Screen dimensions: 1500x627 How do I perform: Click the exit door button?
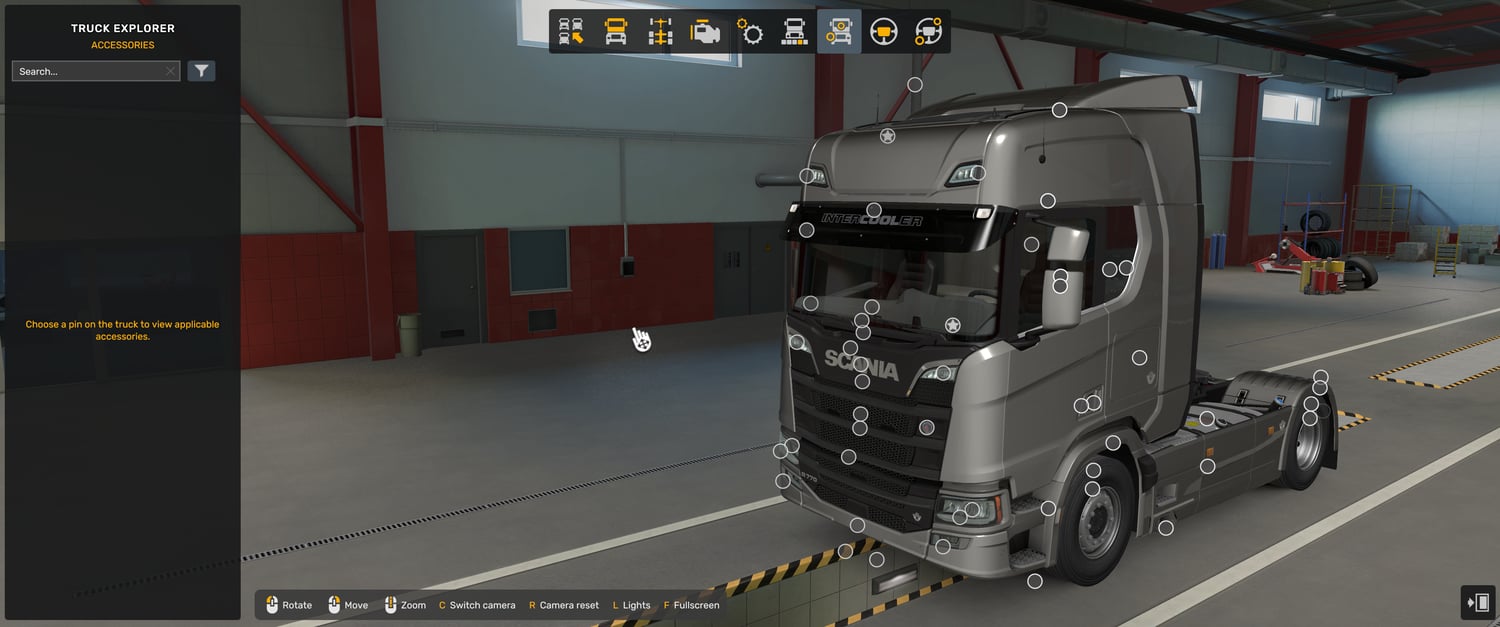[x=1478, y=602]
